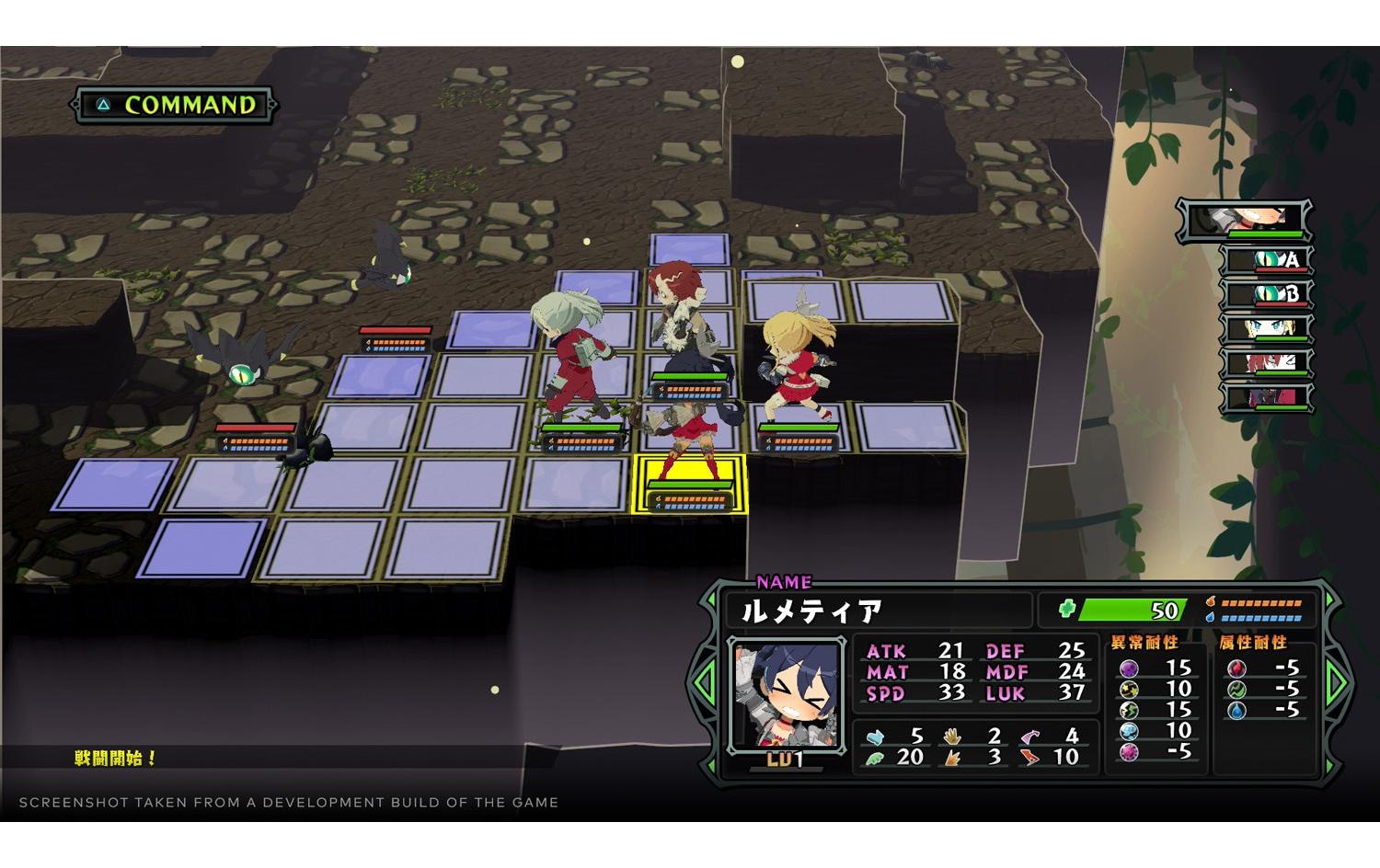Select enemy B in the turn order
The height and width of the screenshot is (868, 1380).
tap(1268, 294)
